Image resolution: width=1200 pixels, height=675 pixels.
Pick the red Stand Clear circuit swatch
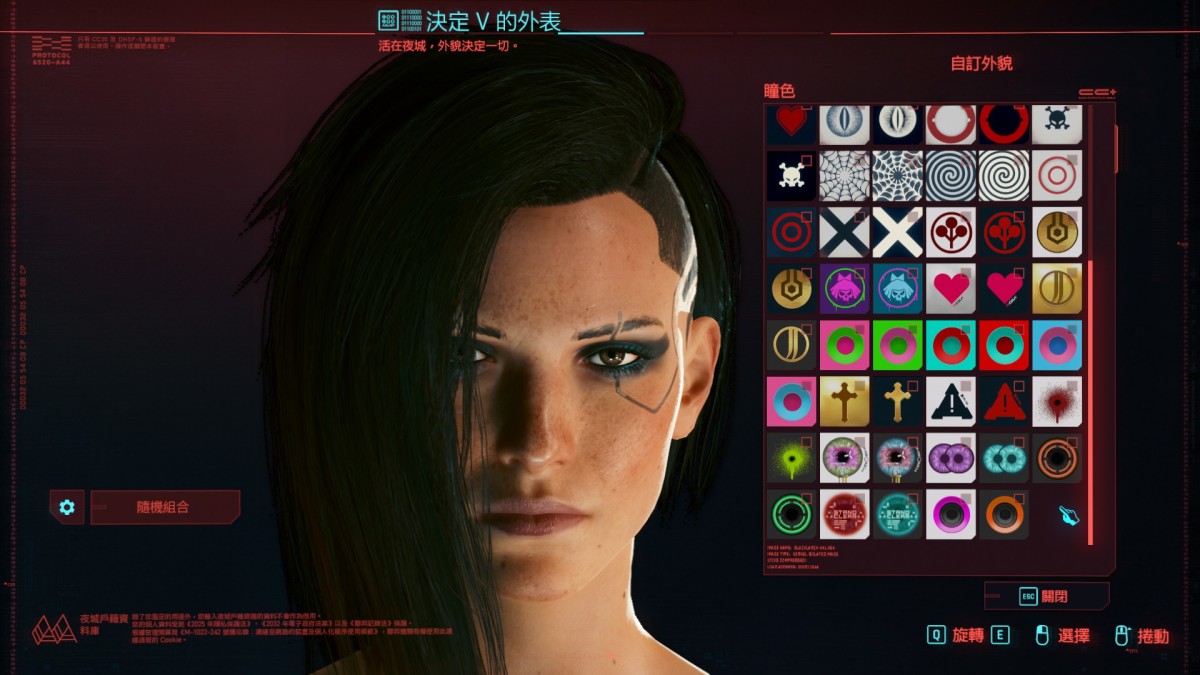pos(845,514)
